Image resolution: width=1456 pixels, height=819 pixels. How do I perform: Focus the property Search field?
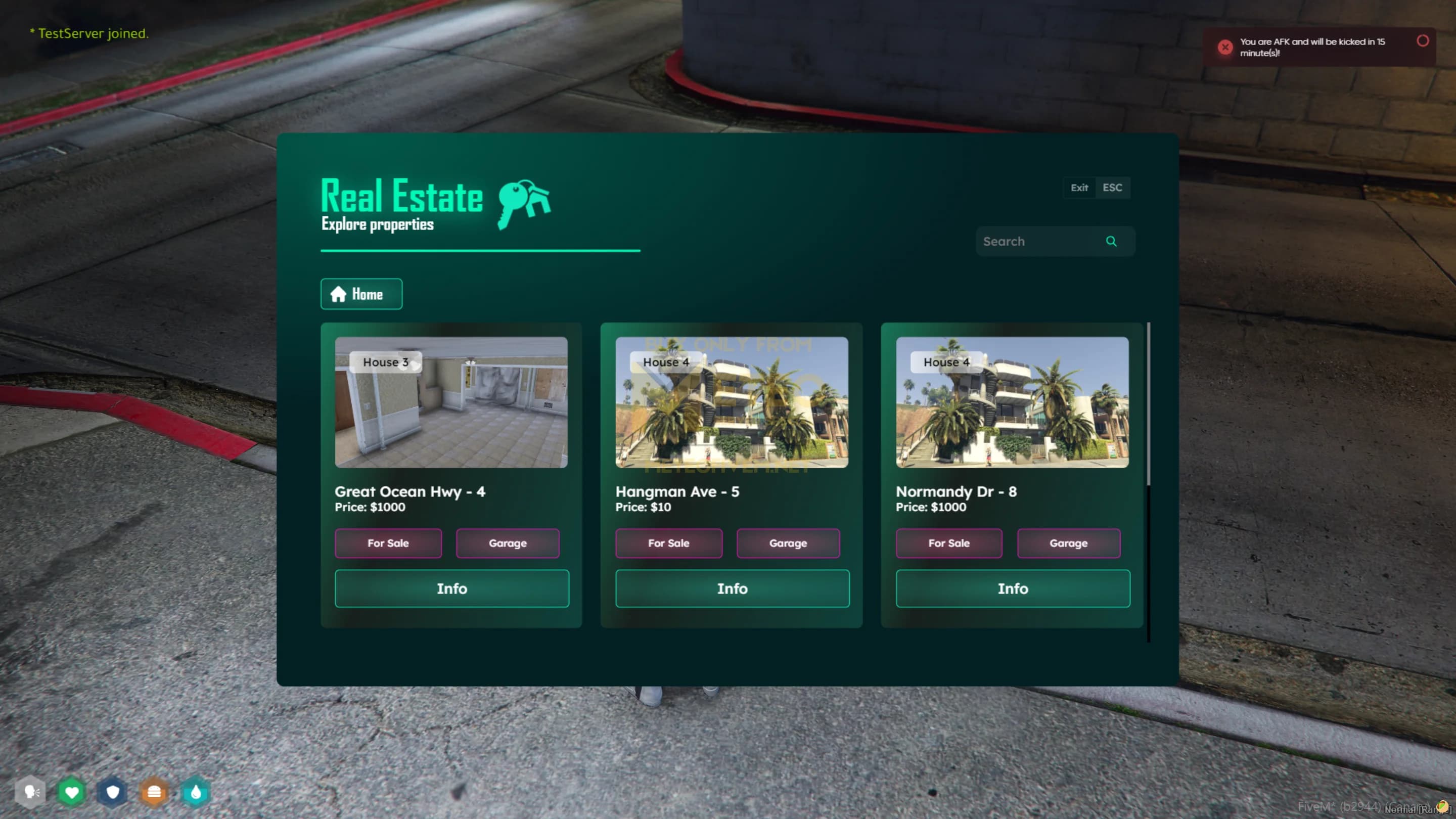(x=1039, y=241)
